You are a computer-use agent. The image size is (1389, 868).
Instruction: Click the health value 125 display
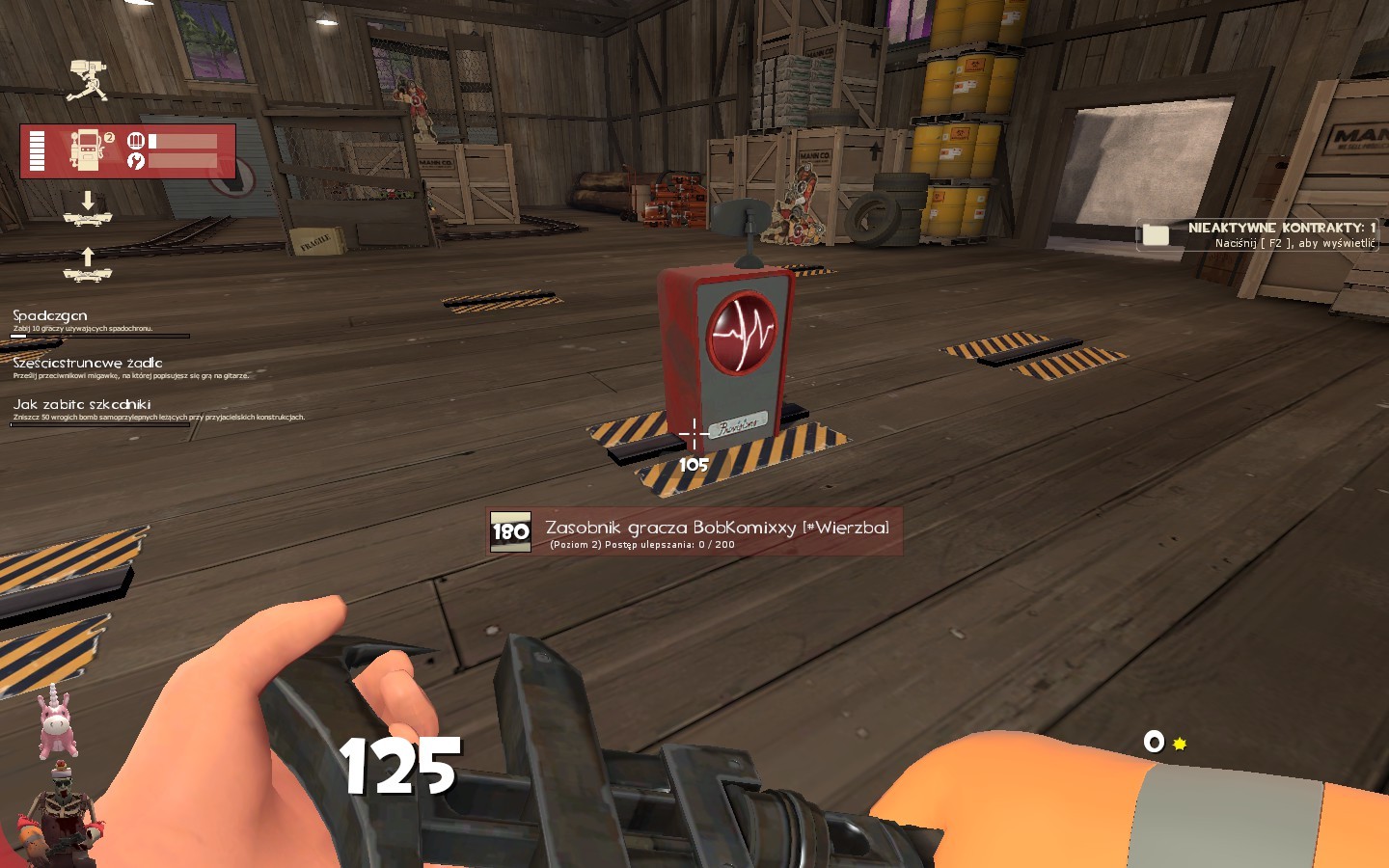point(399,765)
